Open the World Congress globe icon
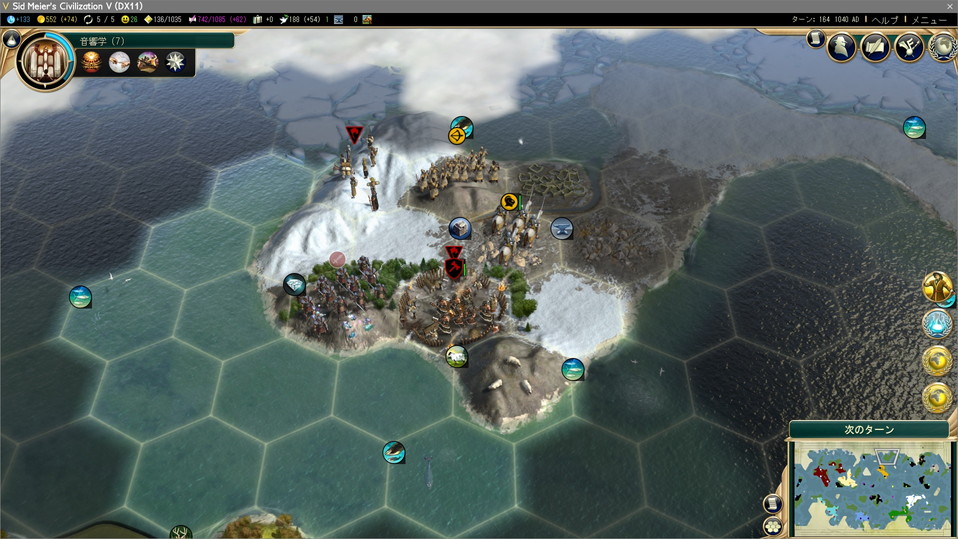This screenshot has width=958, height=539. (x=942, y=46)
